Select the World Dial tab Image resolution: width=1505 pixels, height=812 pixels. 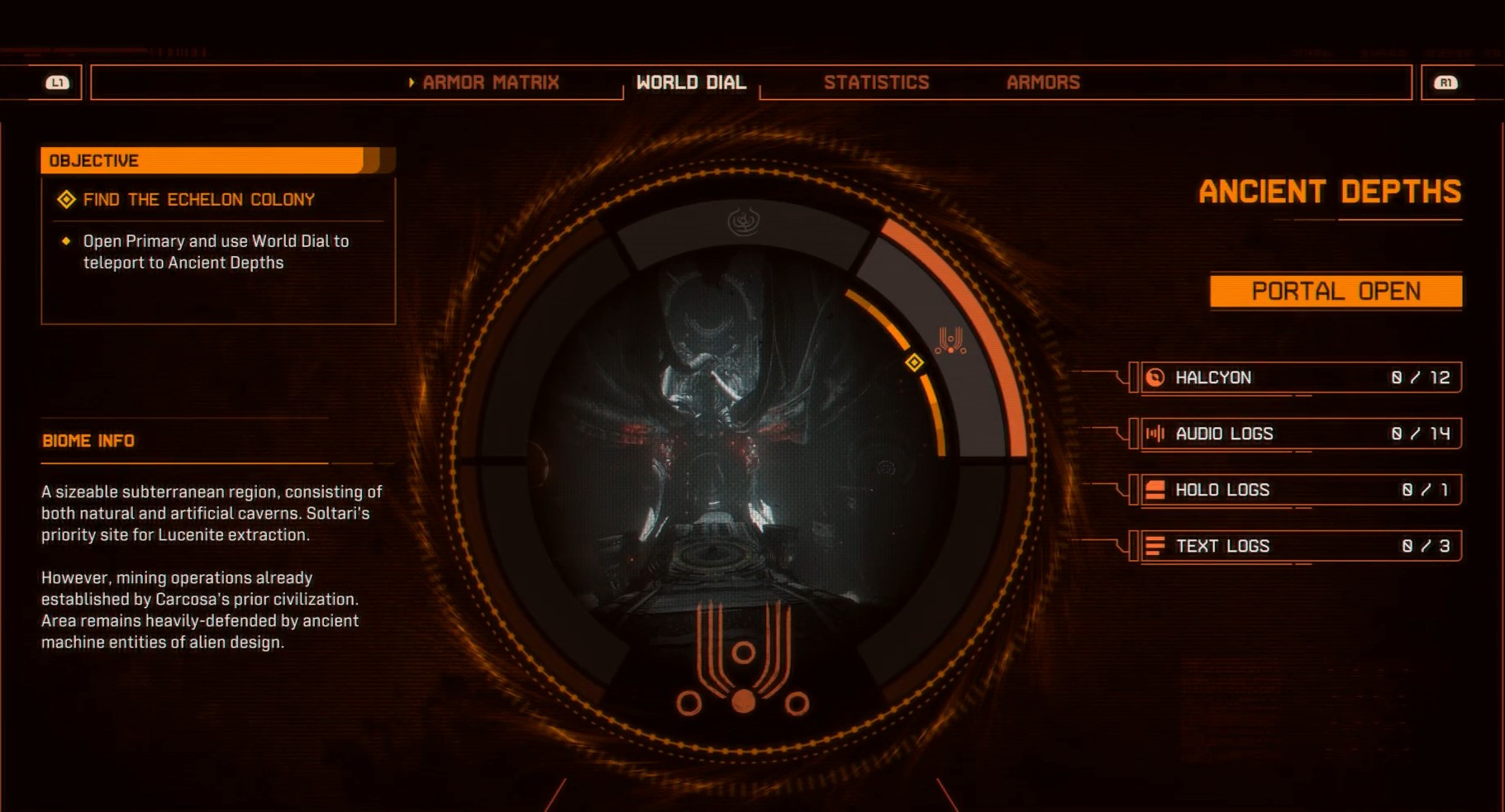691,83
